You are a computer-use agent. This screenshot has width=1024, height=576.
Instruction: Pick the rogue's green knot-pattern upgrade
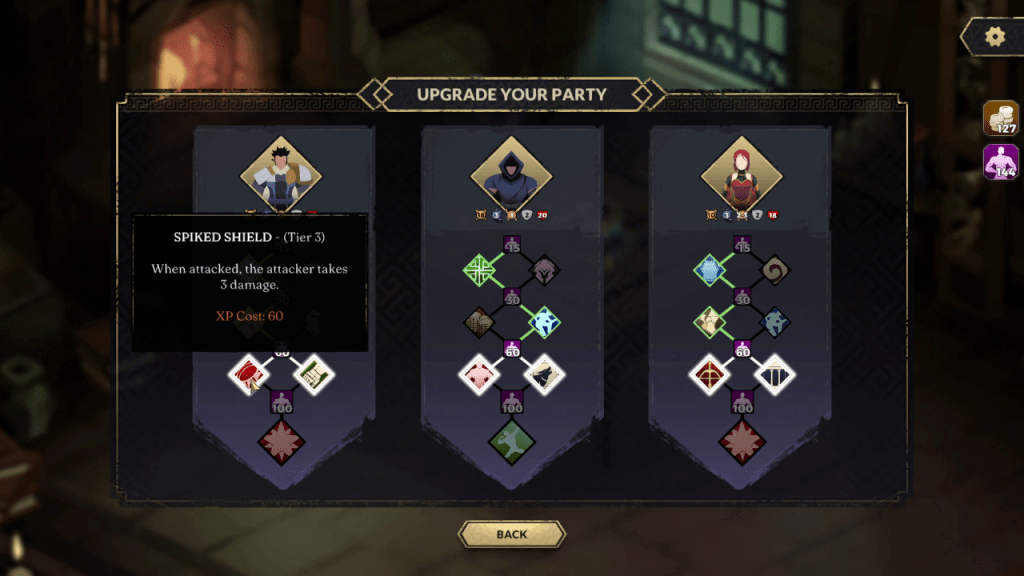click(x=480, y=269)
